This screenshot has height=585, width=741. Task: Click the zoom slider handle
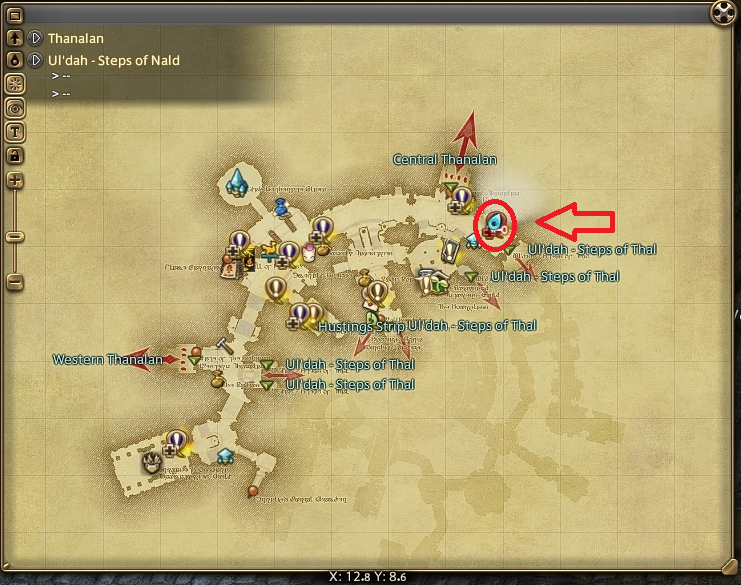(x=15, y=237)
